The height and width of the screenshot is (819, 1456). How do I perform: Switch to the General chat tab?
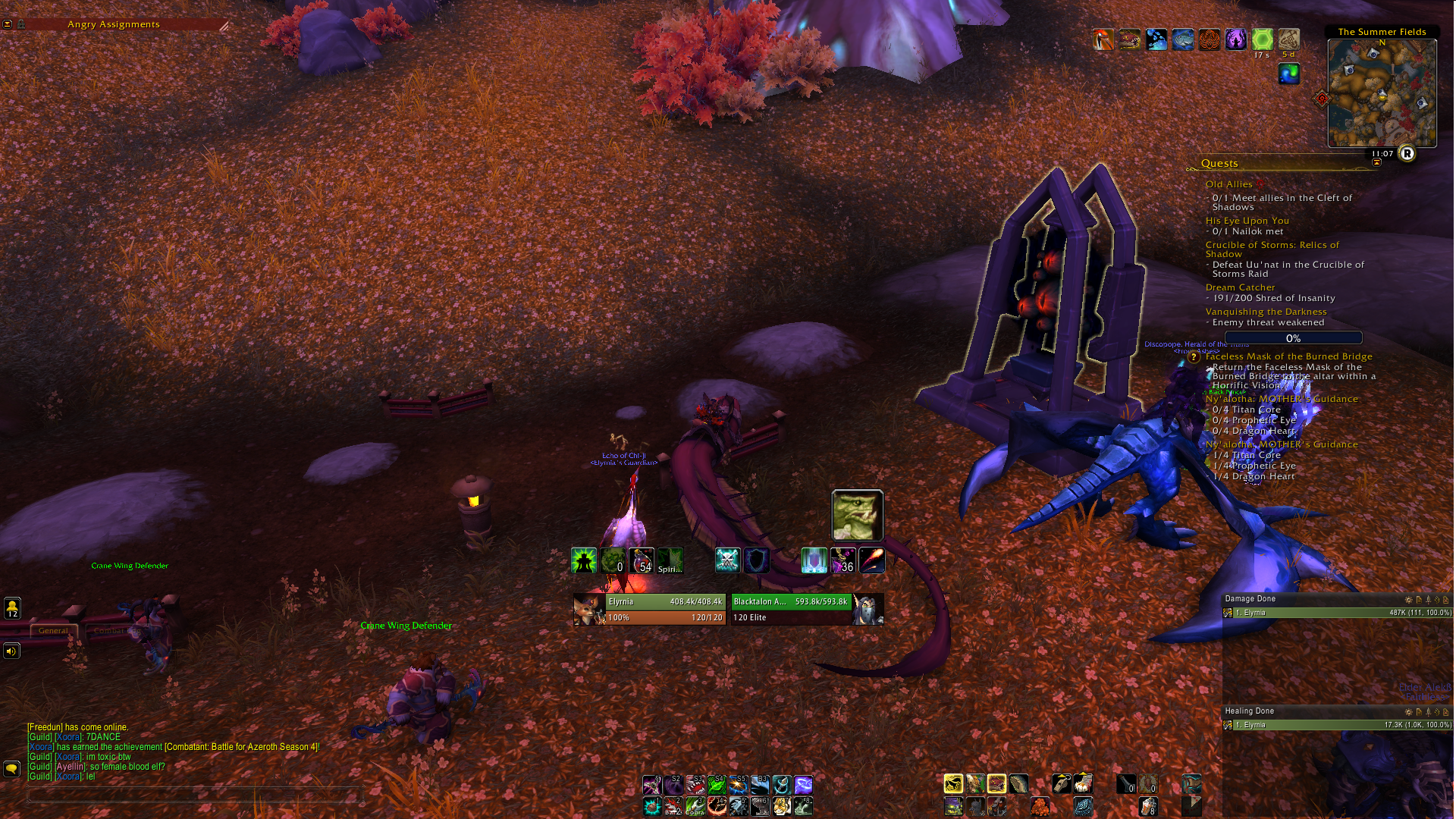tap(53, 630)
